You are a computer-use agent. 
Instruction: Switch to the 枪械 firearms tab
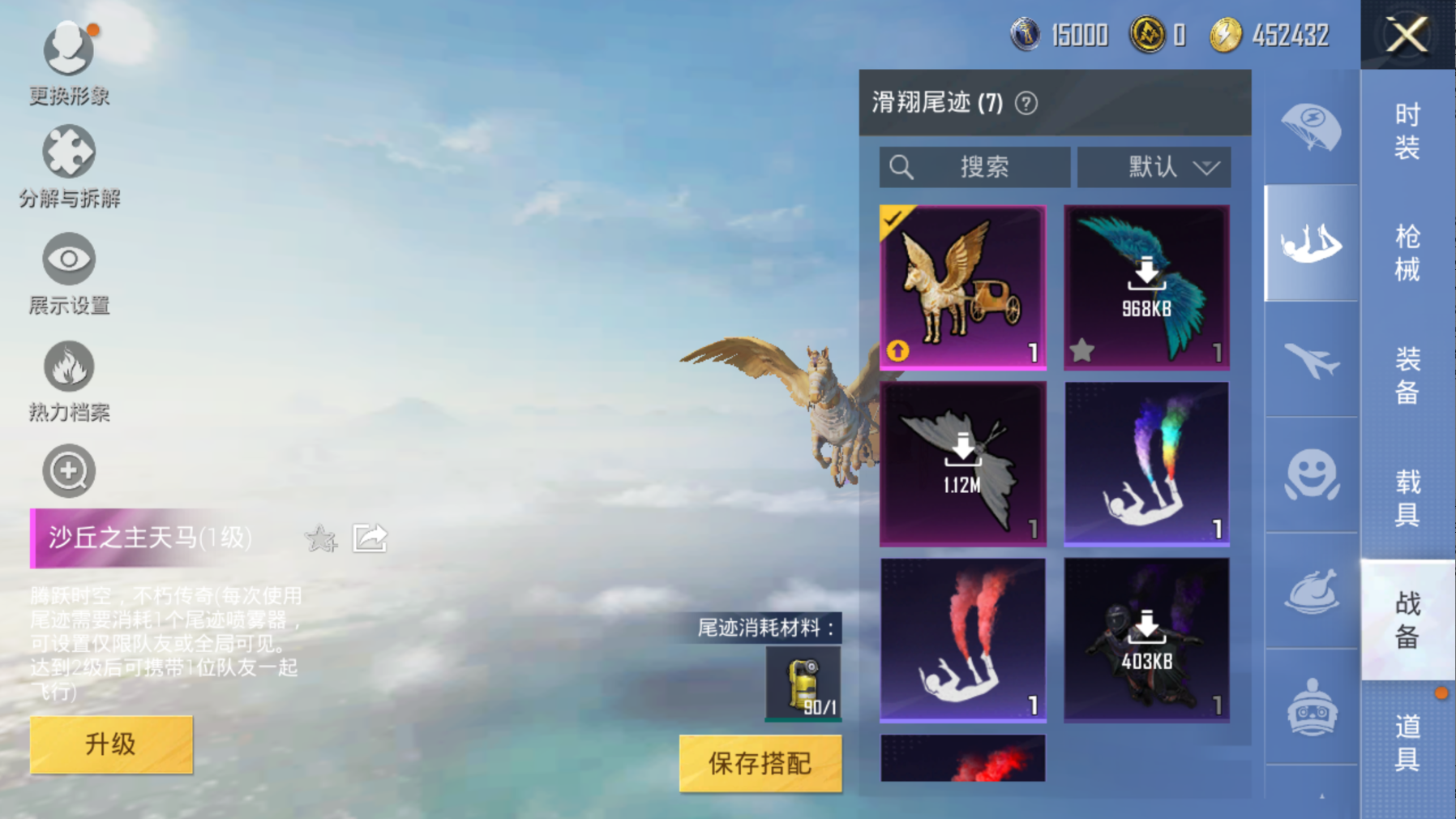tap(1407, 253)
